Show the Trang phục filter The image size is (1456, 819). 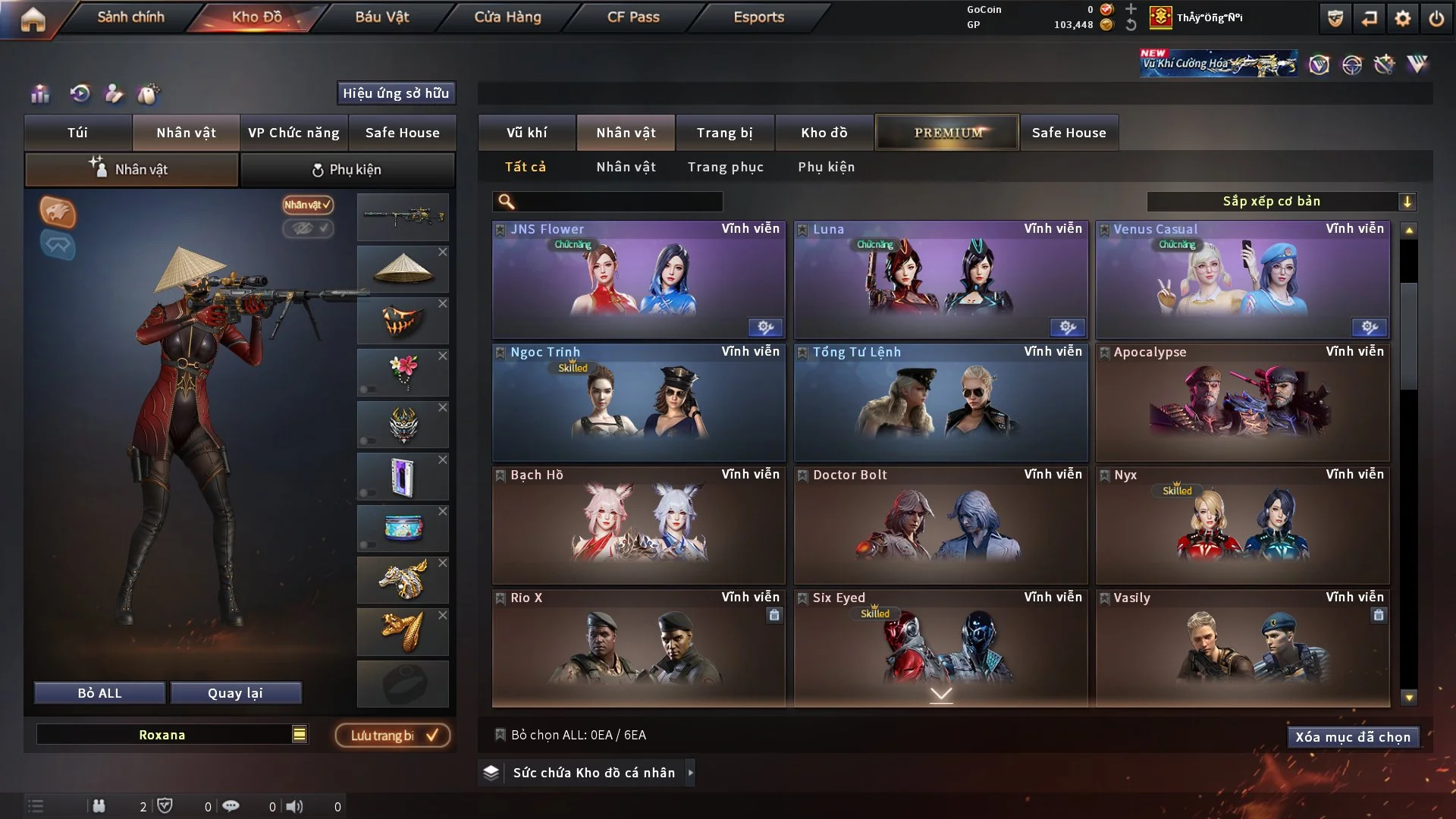tap(725, 167)
